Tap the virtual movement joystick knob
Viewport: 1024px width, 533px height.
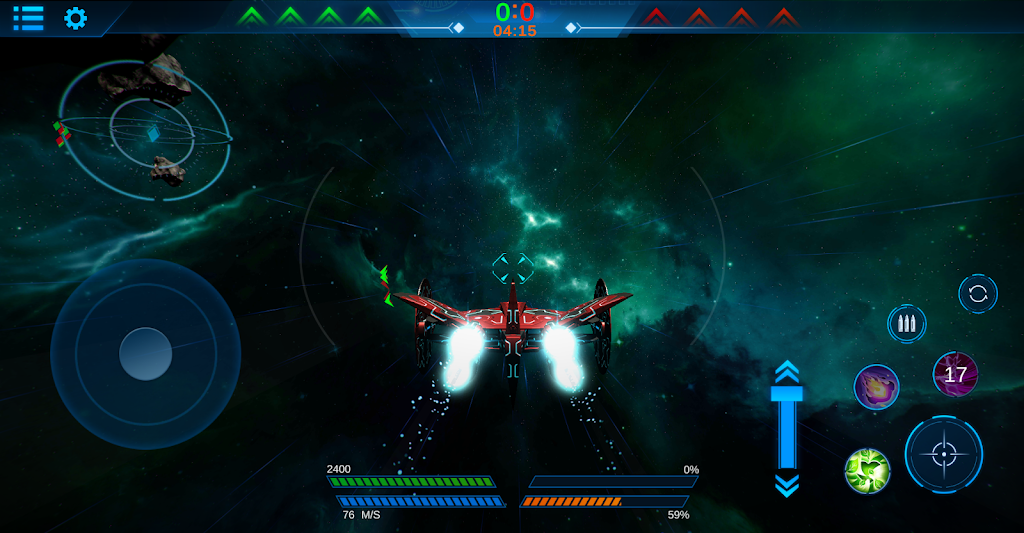click(x=146, y=353)
